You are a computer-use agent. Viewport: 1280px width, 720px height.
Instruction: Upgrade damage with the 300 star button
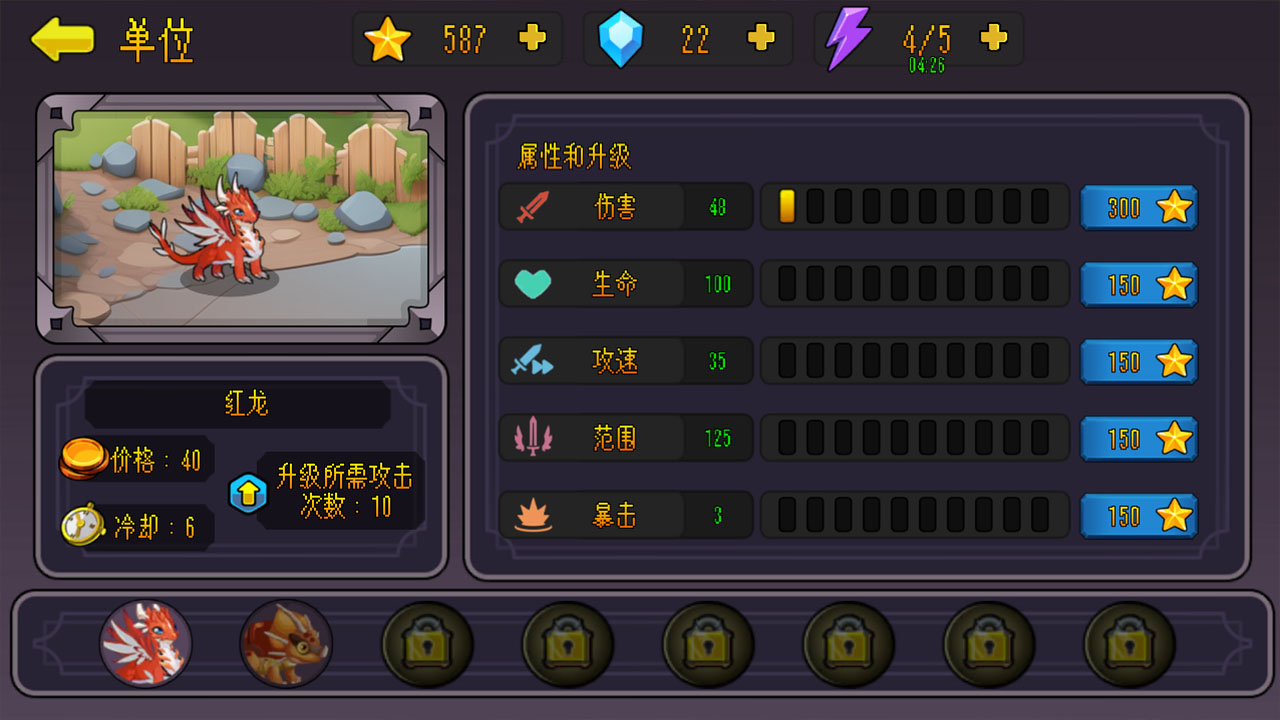click(x=1139, y=207)
